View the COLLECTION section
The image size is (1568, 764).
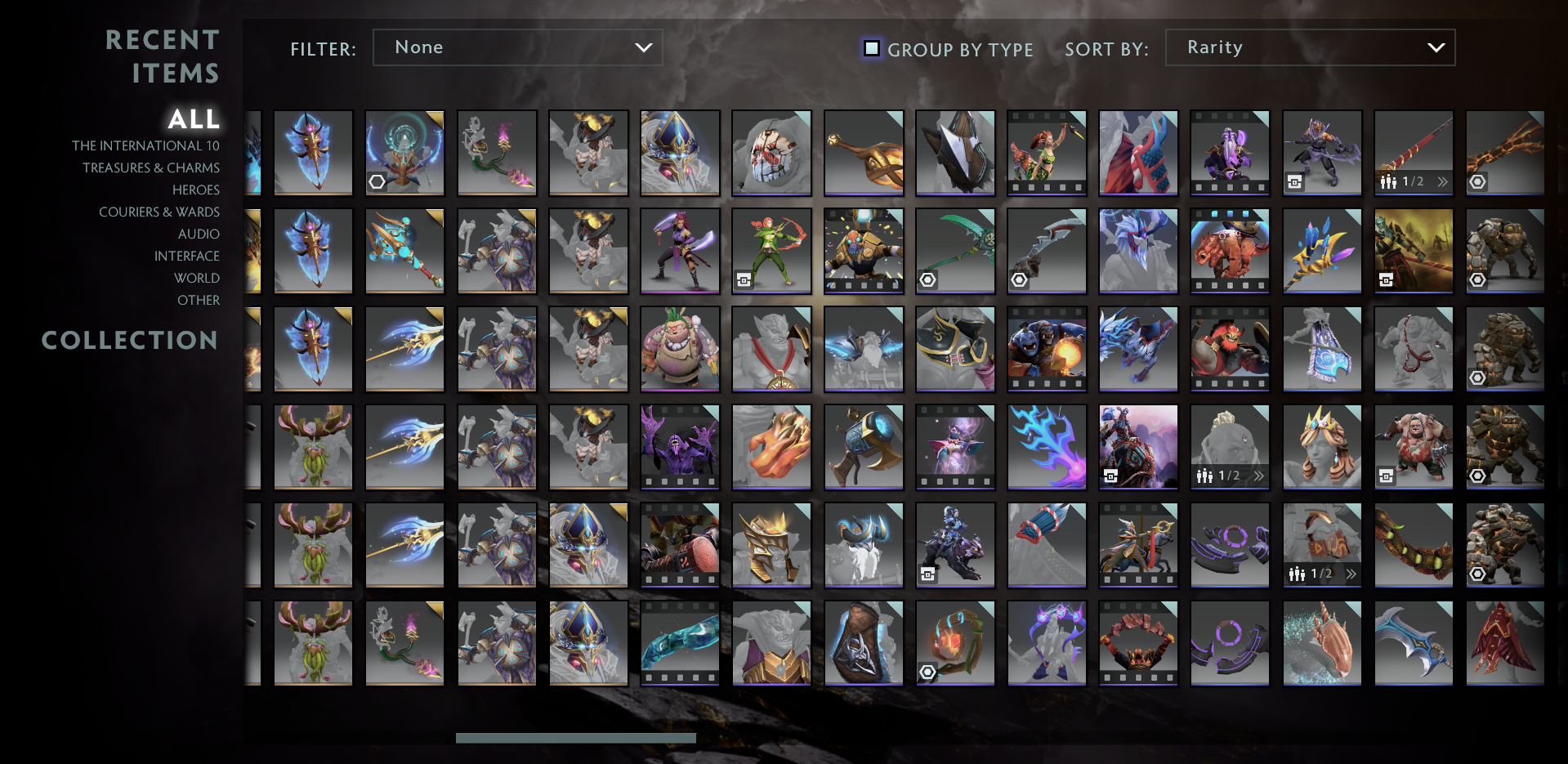point(130,341)
